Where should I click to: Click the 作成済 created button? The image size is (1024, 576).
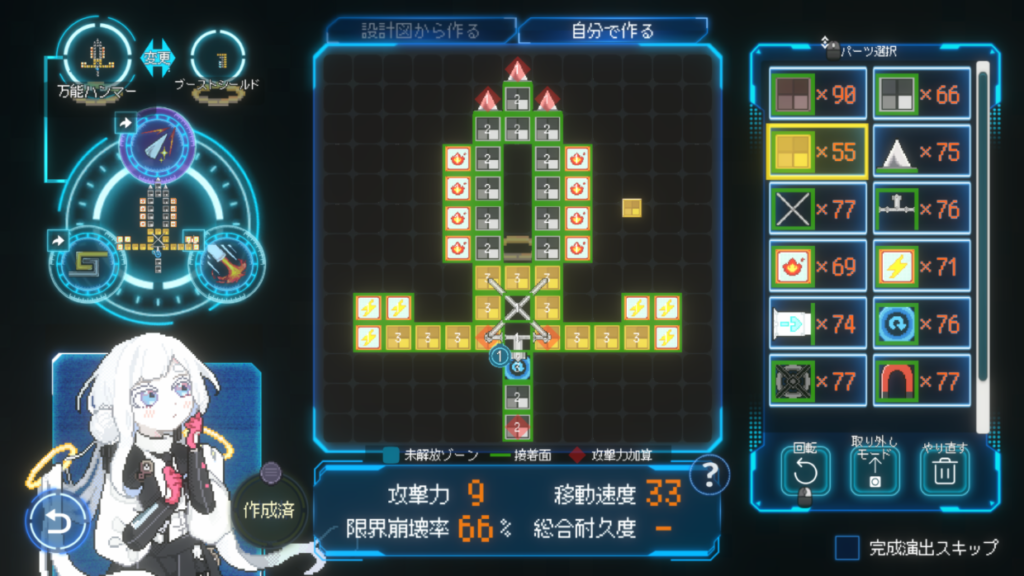pyautogui.click(x=267, y=509)
